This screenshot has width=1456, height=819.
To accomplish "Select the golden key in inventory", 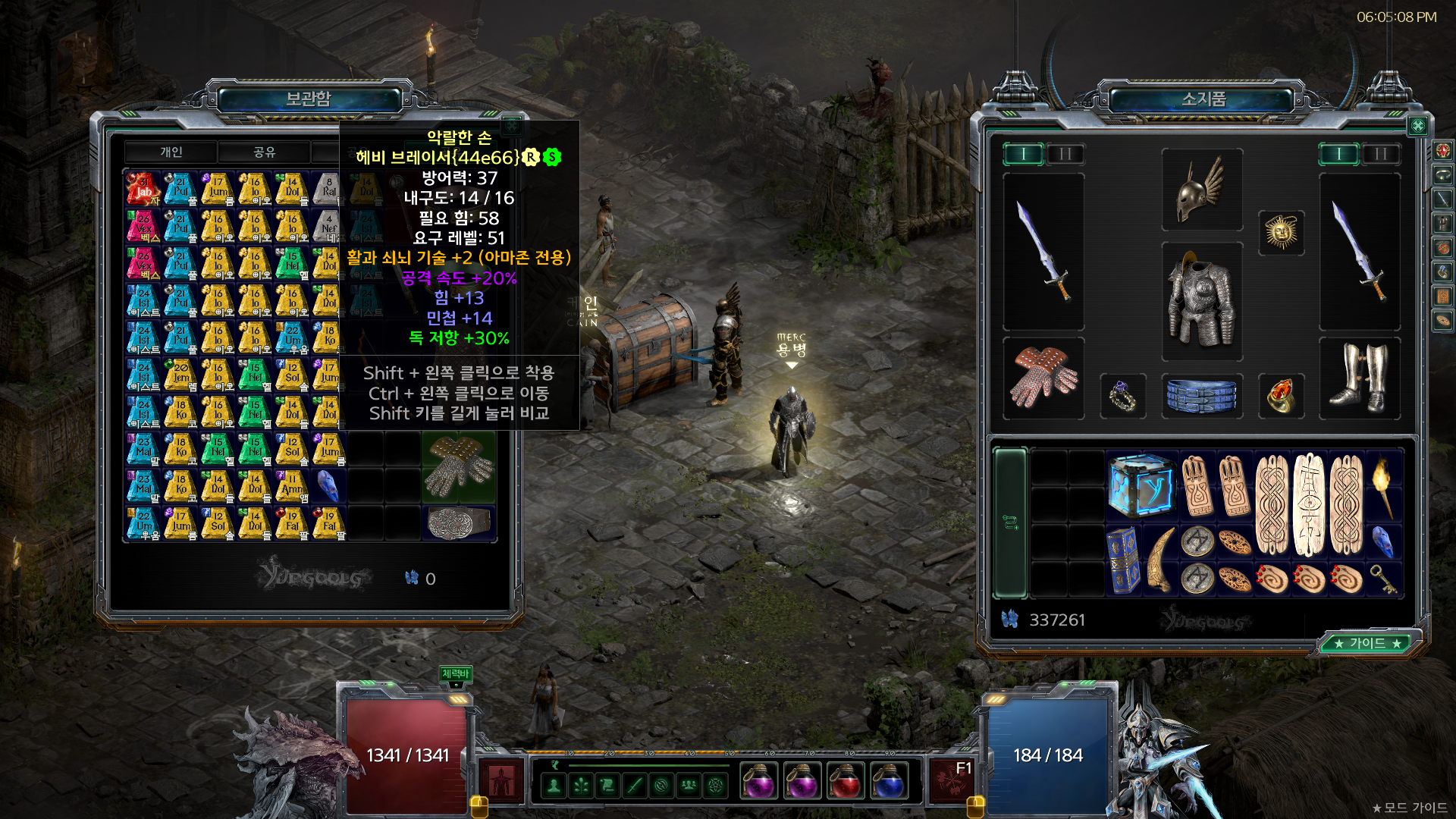I will tap(1382, 579).
